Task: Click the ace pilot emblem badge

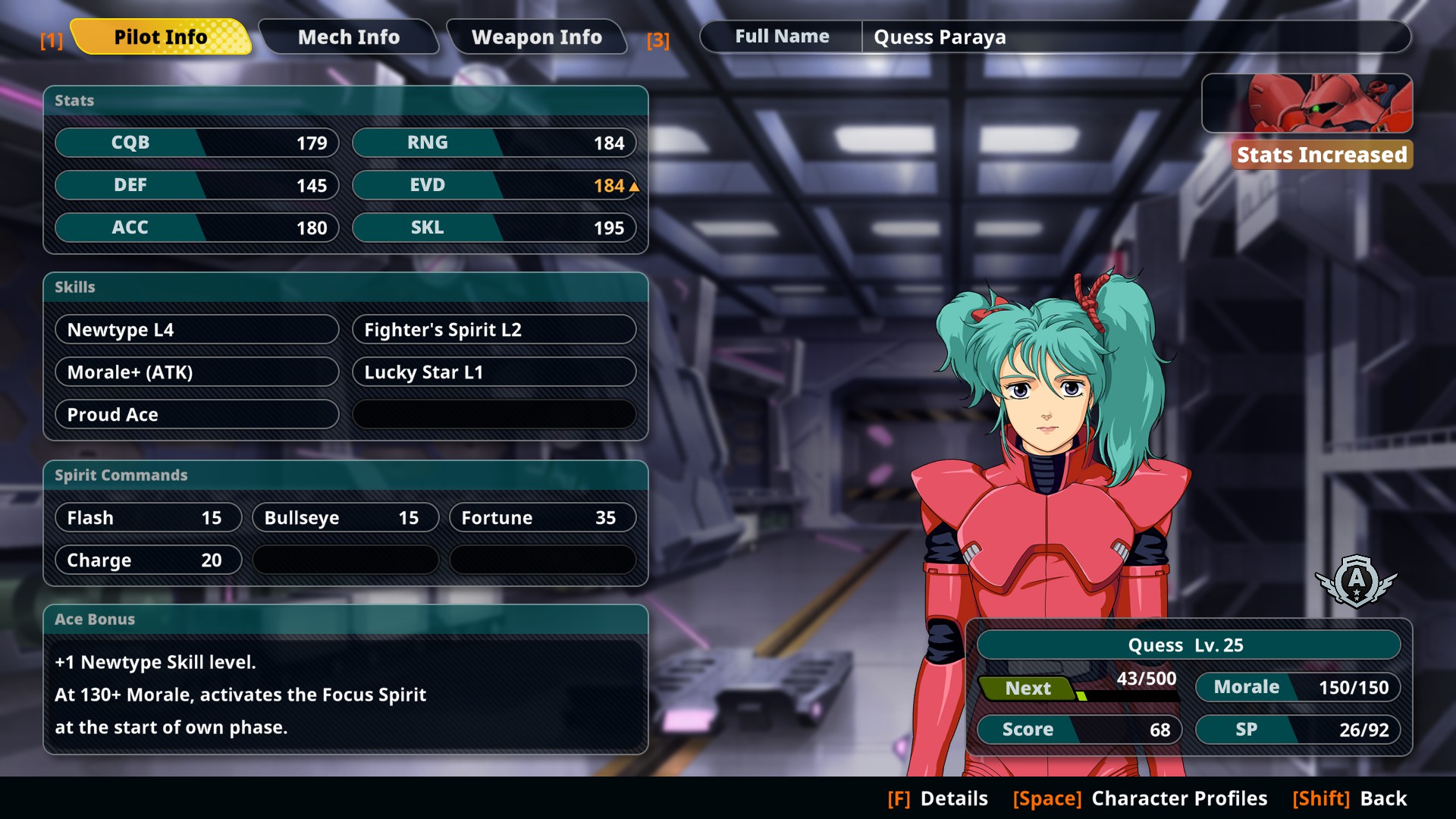Action: click(x=1356, y=582)
